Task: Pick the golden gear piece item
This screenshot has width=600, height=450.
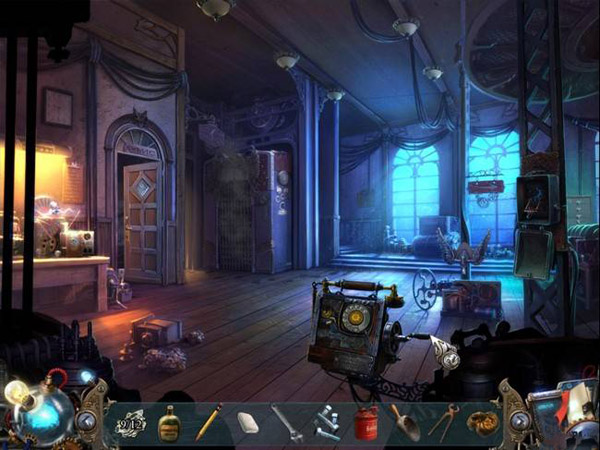Action: pyautogui.click(x=482, y=422)
